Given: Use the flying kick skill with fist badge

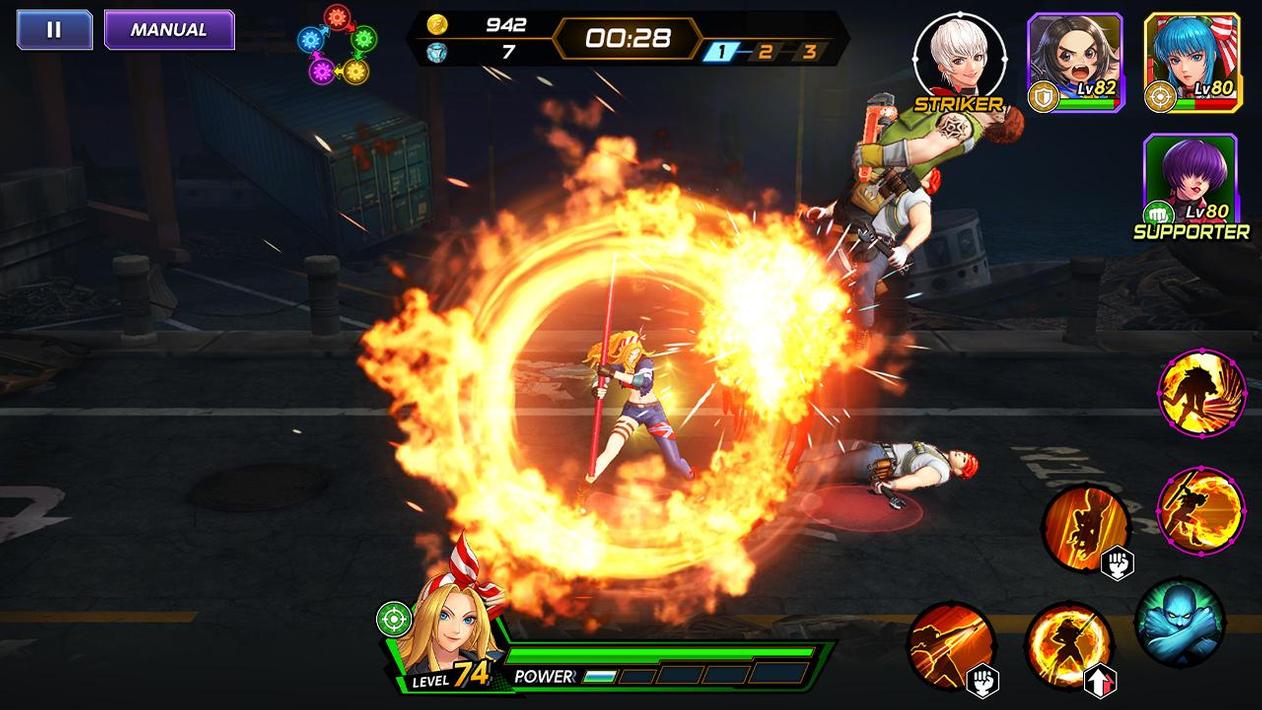Looking at the screenshot, I should (1086, 529).
